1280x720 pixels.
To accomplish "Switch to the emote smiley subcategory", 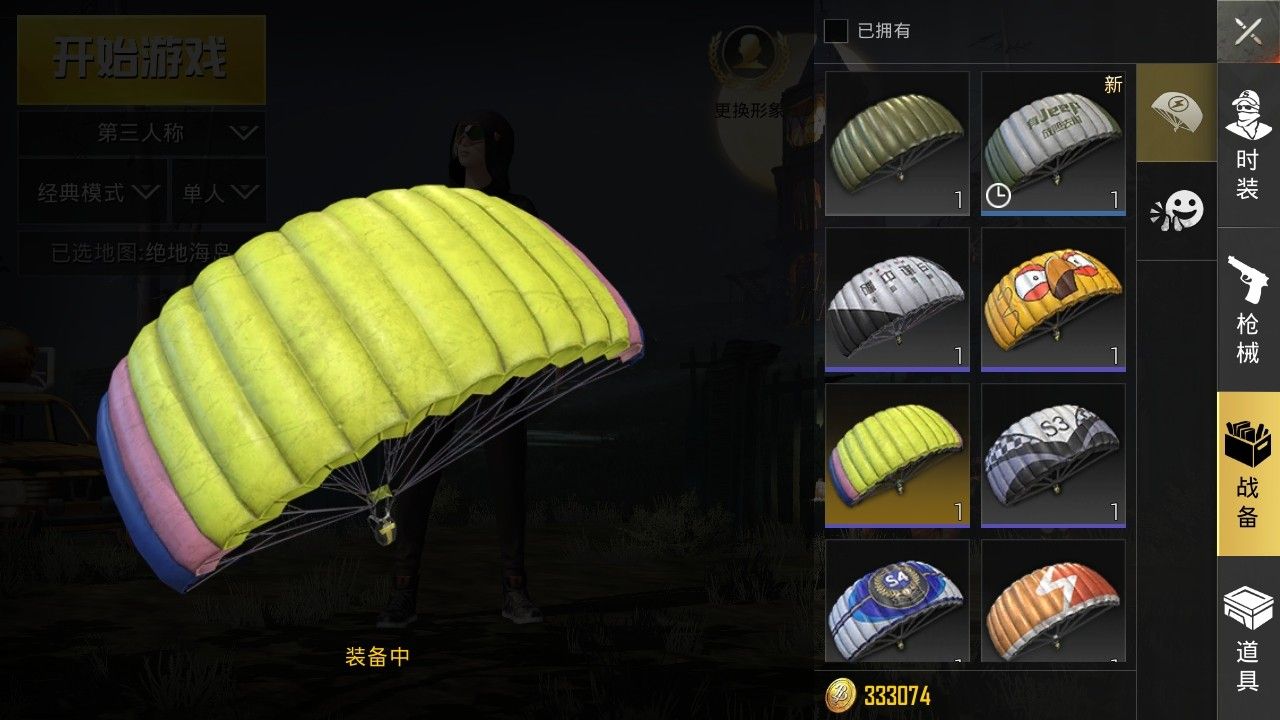I will pos(1176,210).
